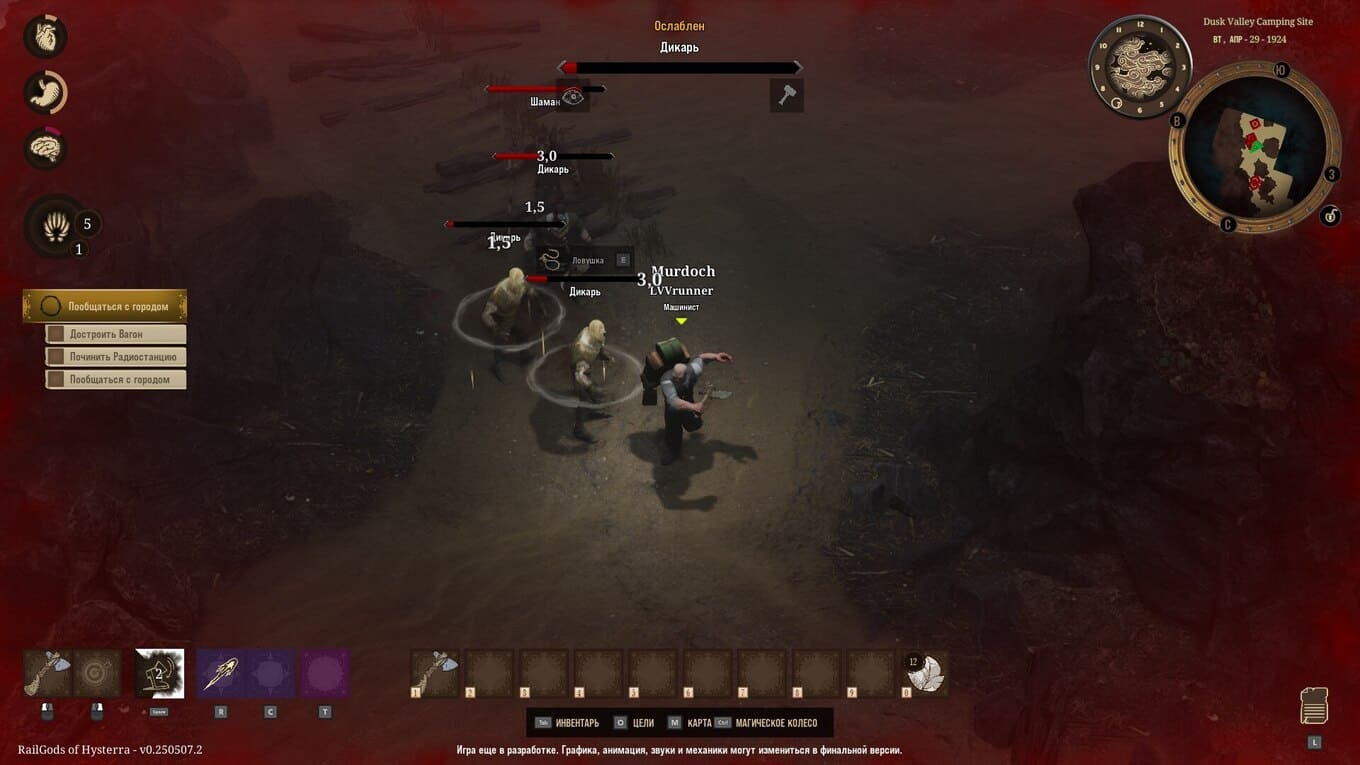
Task: Toggle the padlock icon beside the minimap
Action: click(x=1329, y=215)
